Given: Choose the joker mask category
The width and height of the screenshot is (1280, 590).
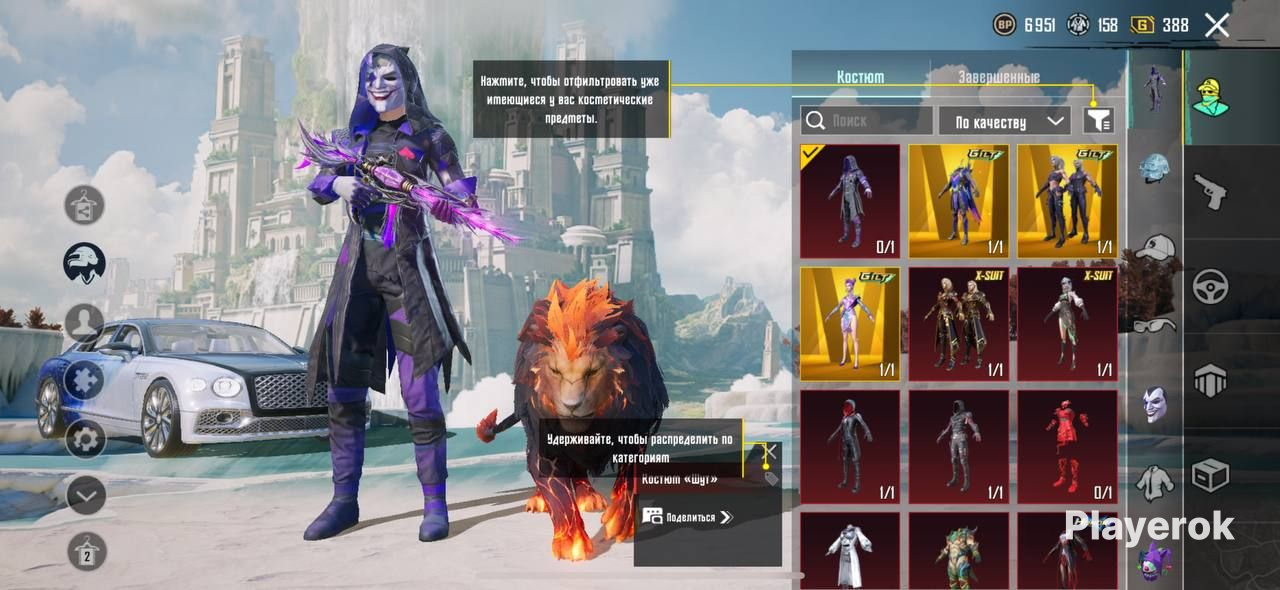Looking at the screenshot, I should 1155,403.
